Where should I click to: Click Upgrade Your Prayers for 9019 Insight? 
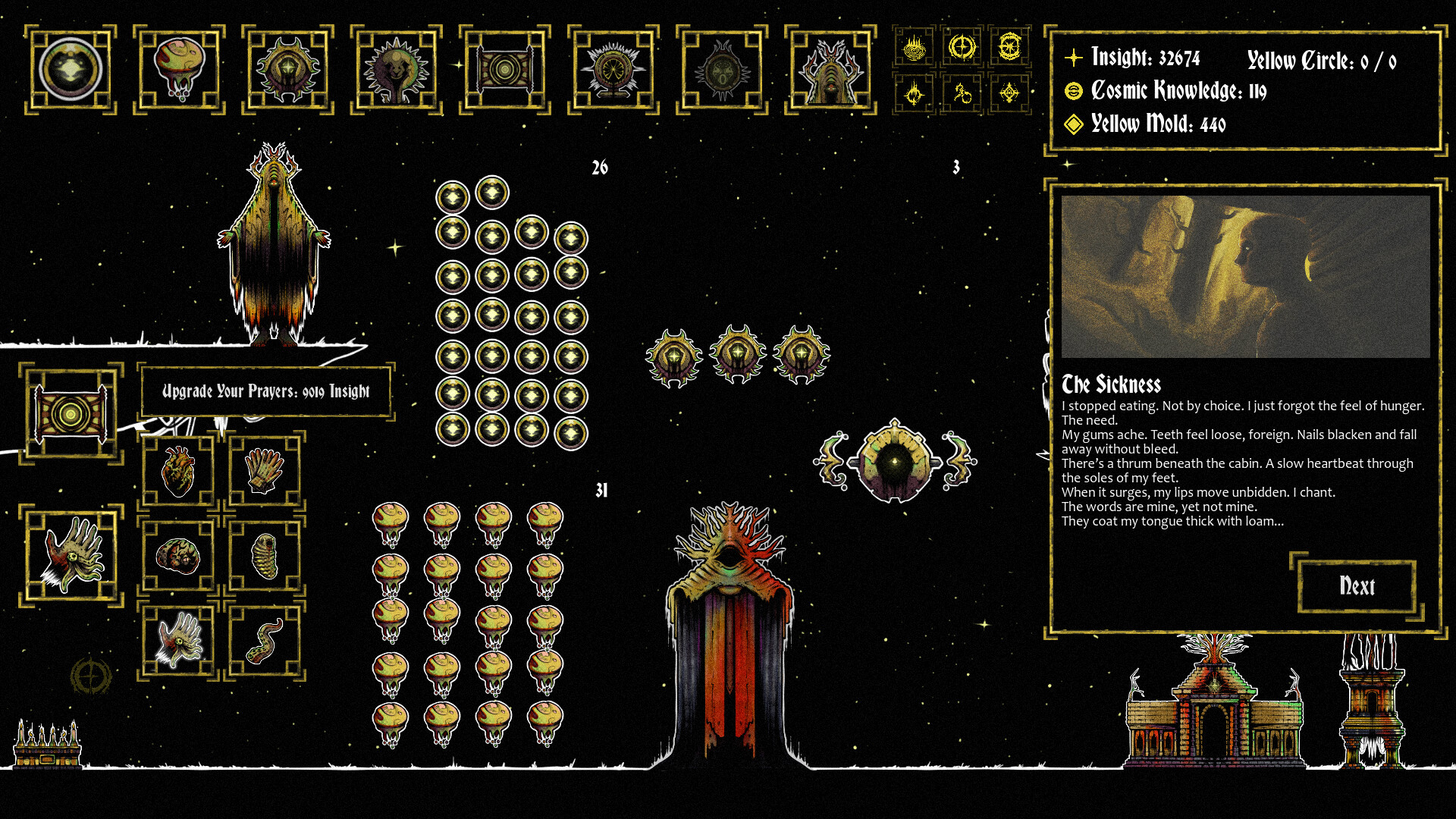pyautogui.click(x=265, y=391)
